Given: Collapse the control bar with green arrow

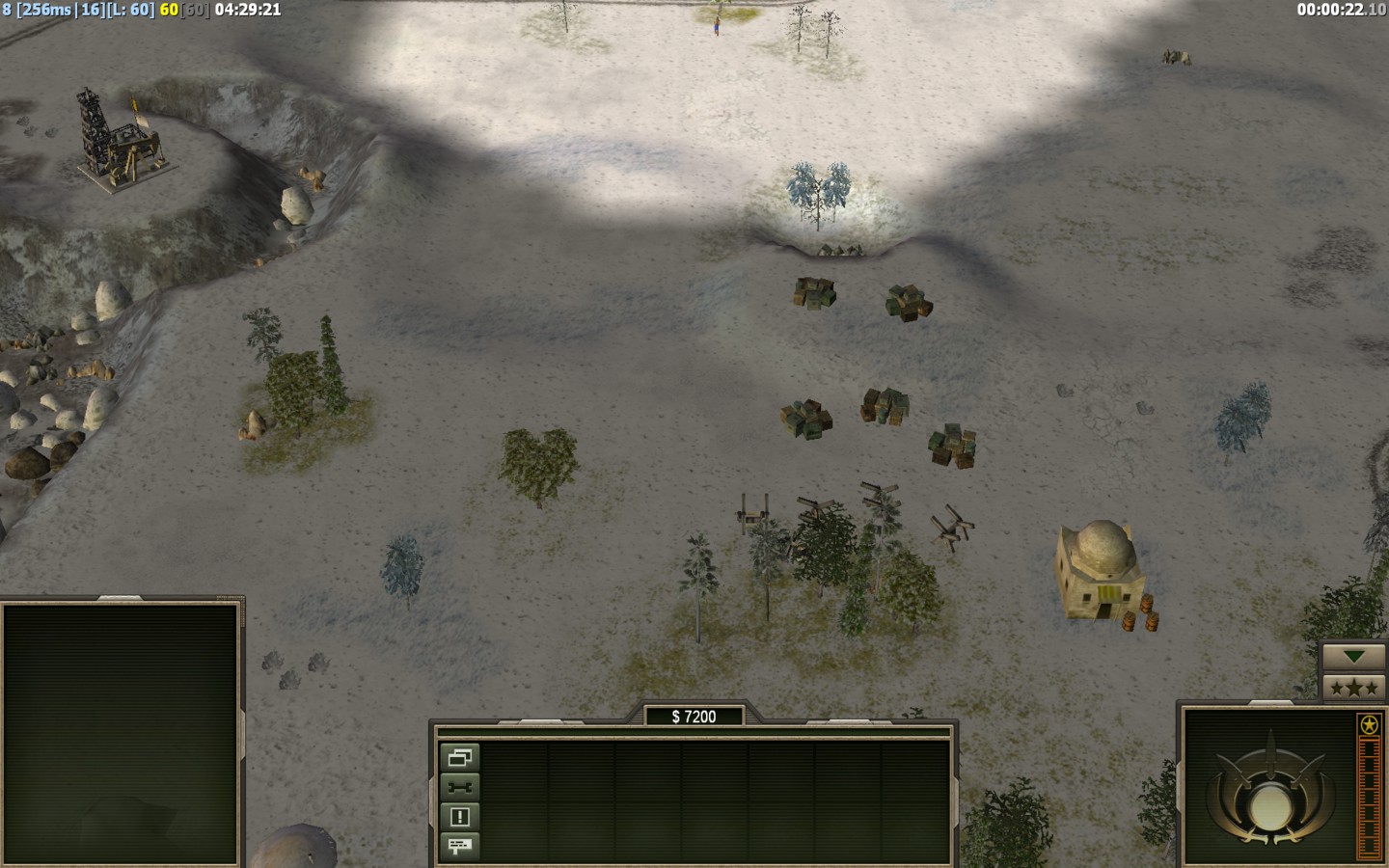Looking at the screenshot, I should [1354, 657].
